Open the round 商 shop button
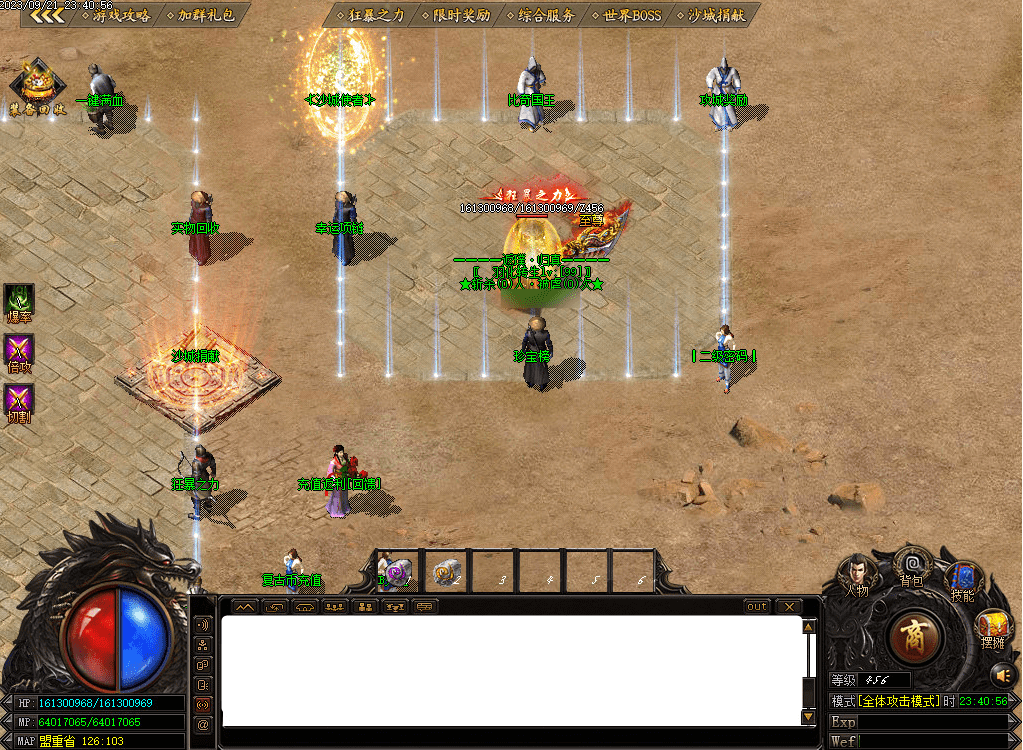1023x750 pixels. click(911, 639)
